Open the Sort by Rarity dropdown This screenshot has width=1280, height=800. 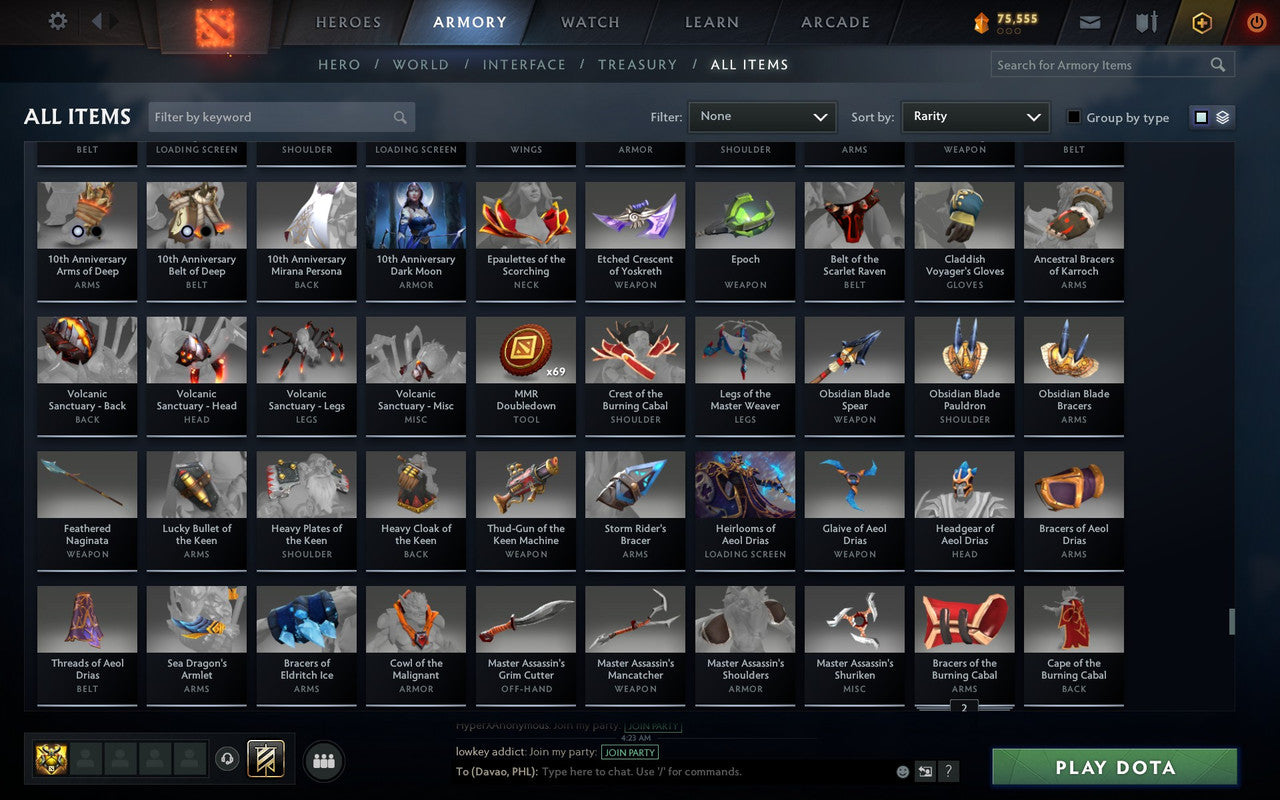coord(975,116)
